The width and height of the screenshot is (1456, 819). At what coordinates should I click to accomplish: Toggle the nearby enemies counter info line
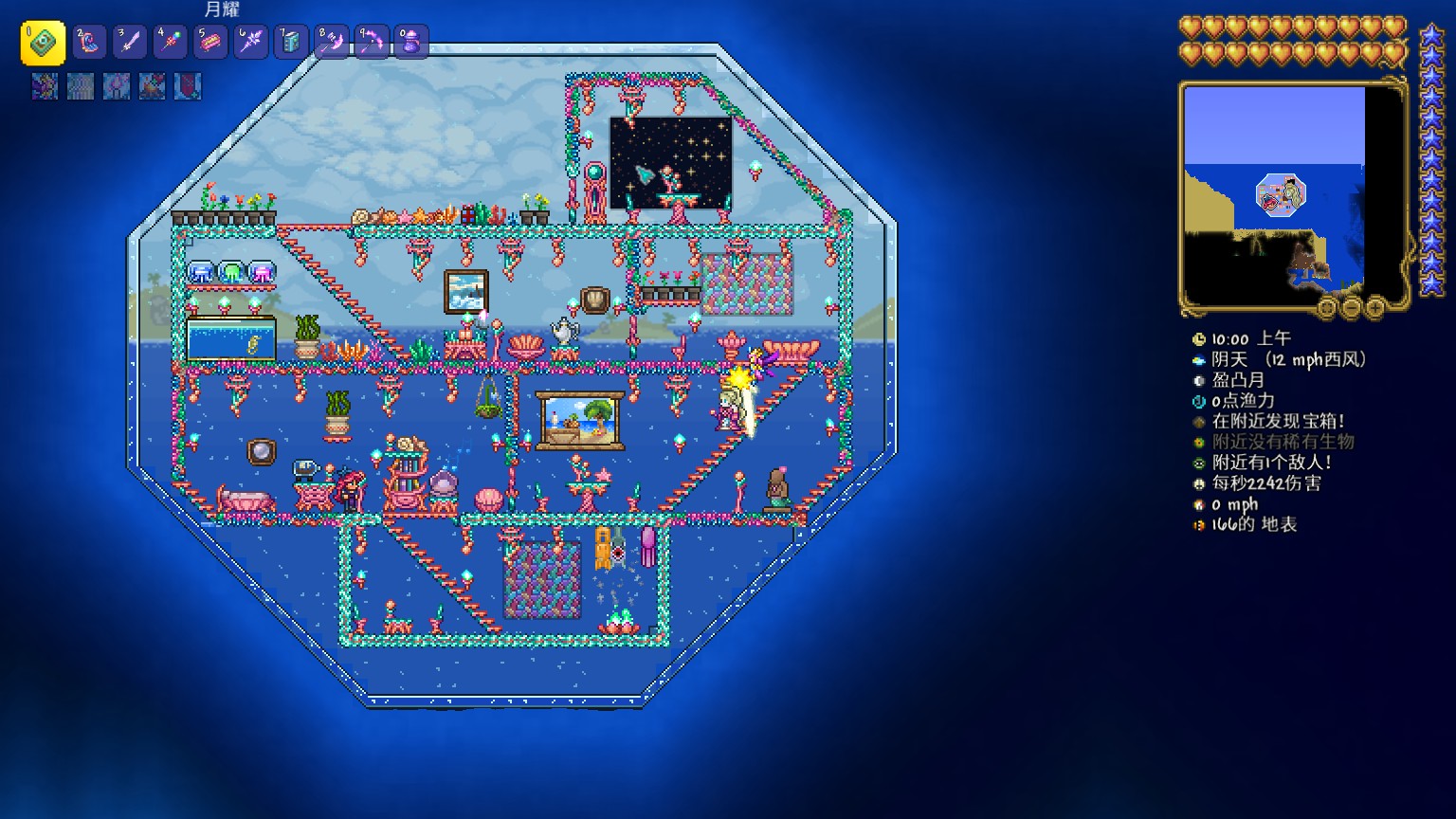pos(1271,463)
